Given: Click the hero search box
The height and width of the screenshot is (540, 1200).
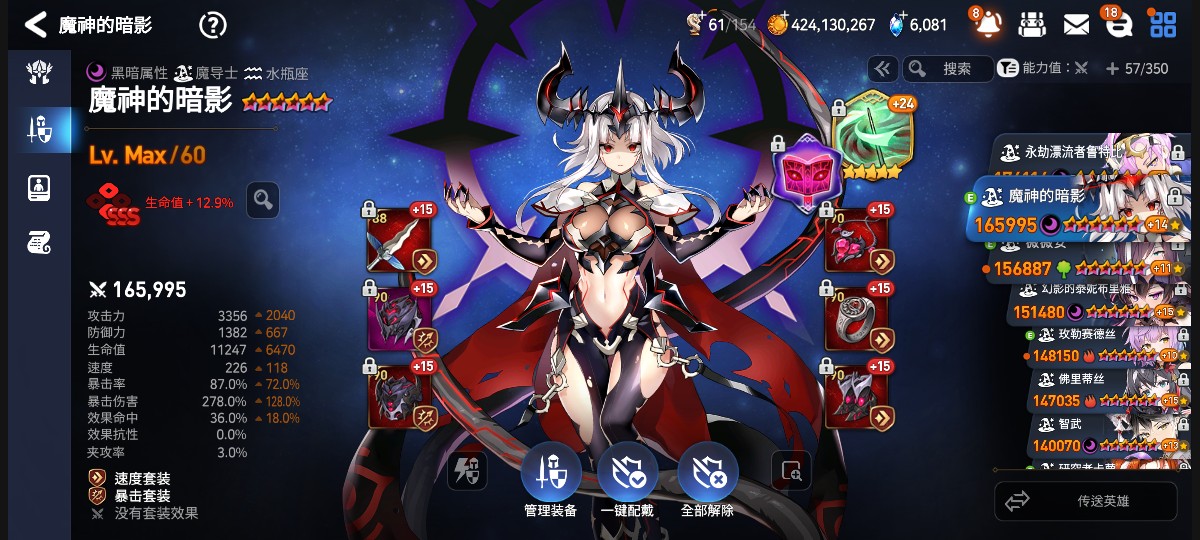Looking at the screenshot, I should pyautogui.click(x=947, y=68).
